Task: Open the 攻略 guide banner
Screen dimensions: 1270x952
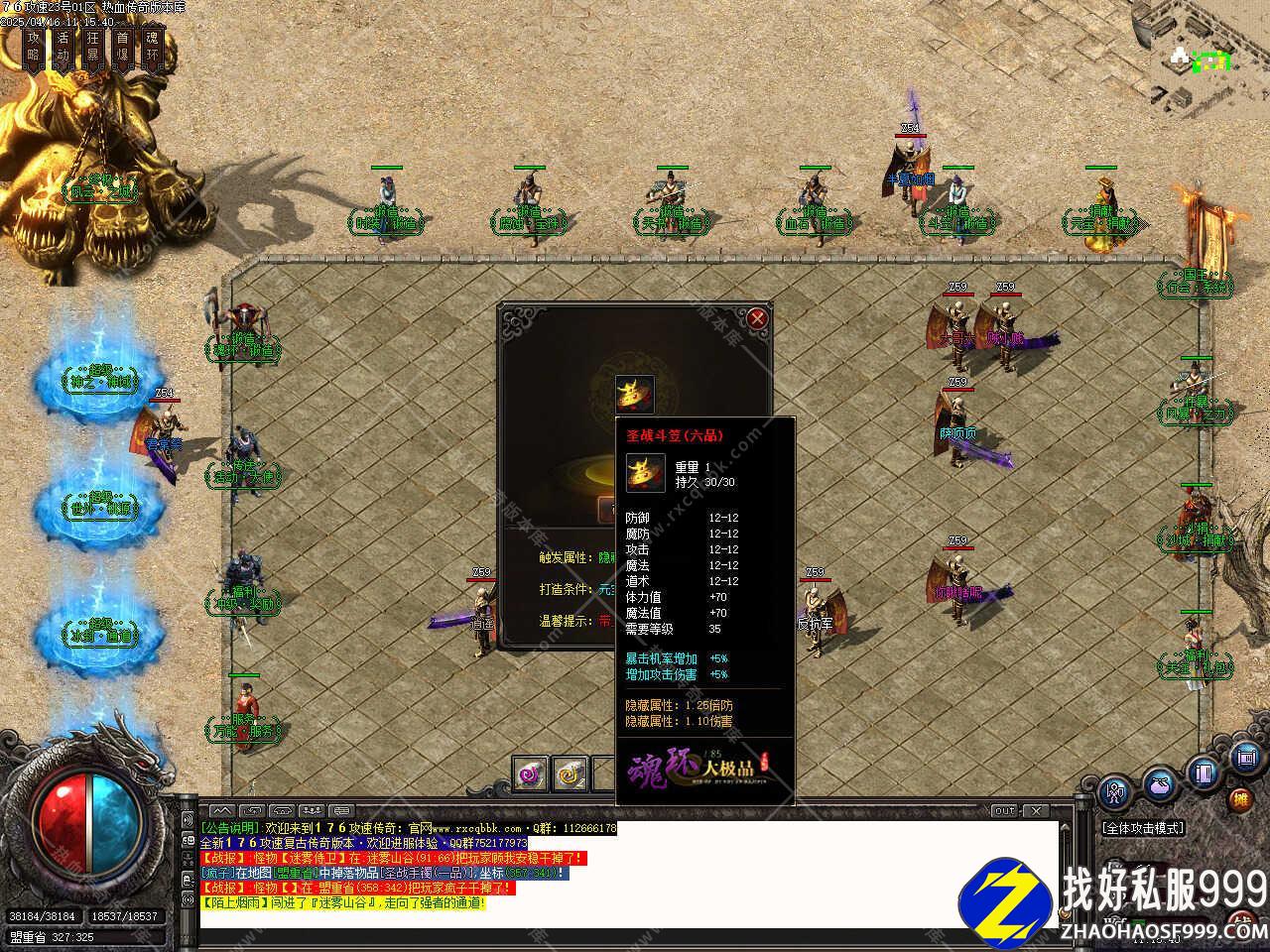Action: coord(34,47)
